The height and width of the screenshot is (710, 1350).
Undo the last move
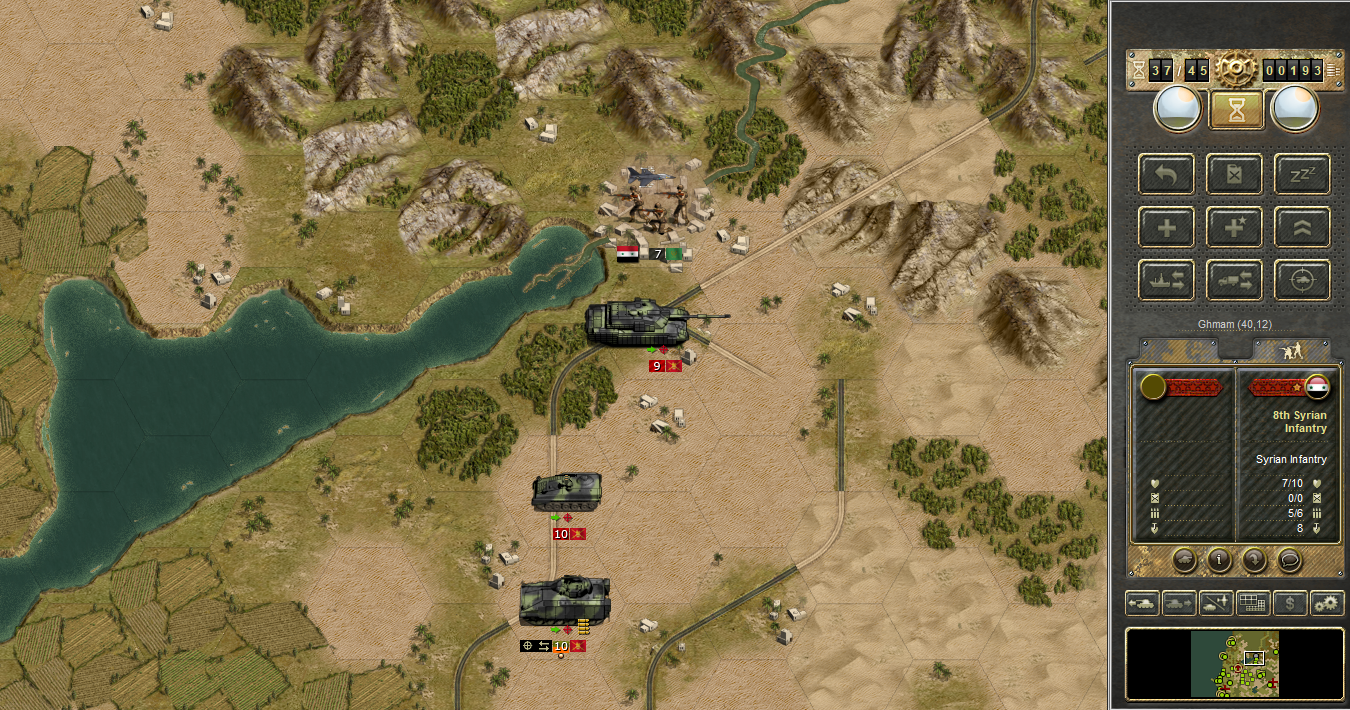pyautogui.click(x=1166, y=173)
